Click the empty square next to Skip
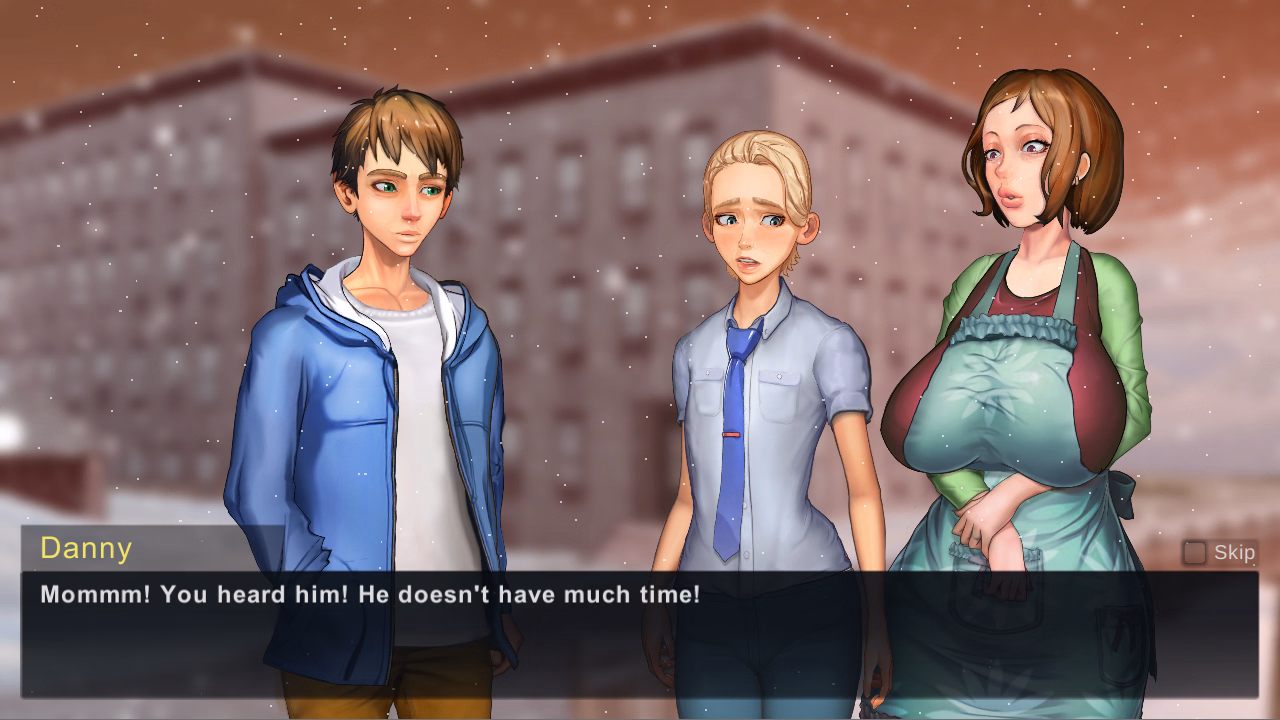The height and width of the screenshot is (720, 1280). [1195, 551]
